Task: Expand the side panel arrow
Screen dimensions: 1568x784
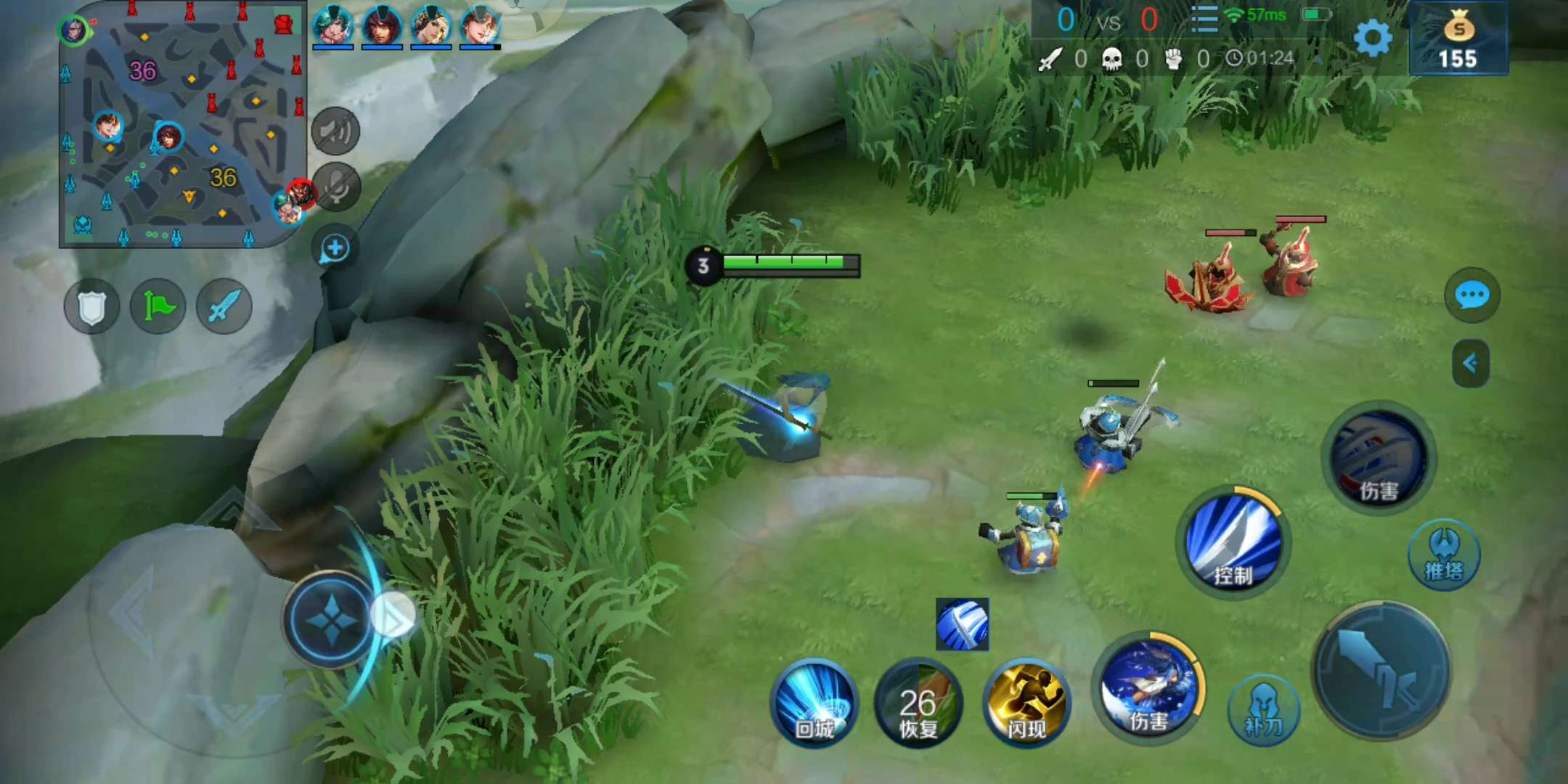Action: point(1471,363)
